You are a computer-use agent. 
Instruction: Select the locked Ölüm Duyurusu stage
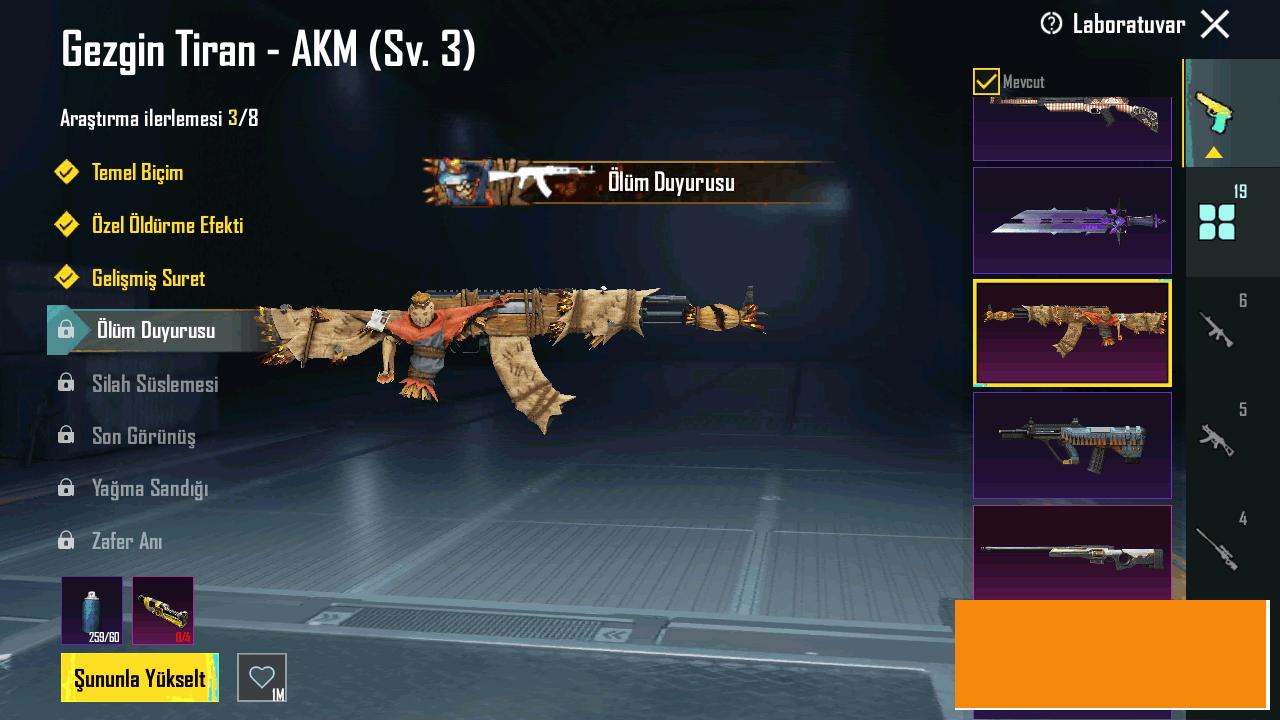[155, 330]
